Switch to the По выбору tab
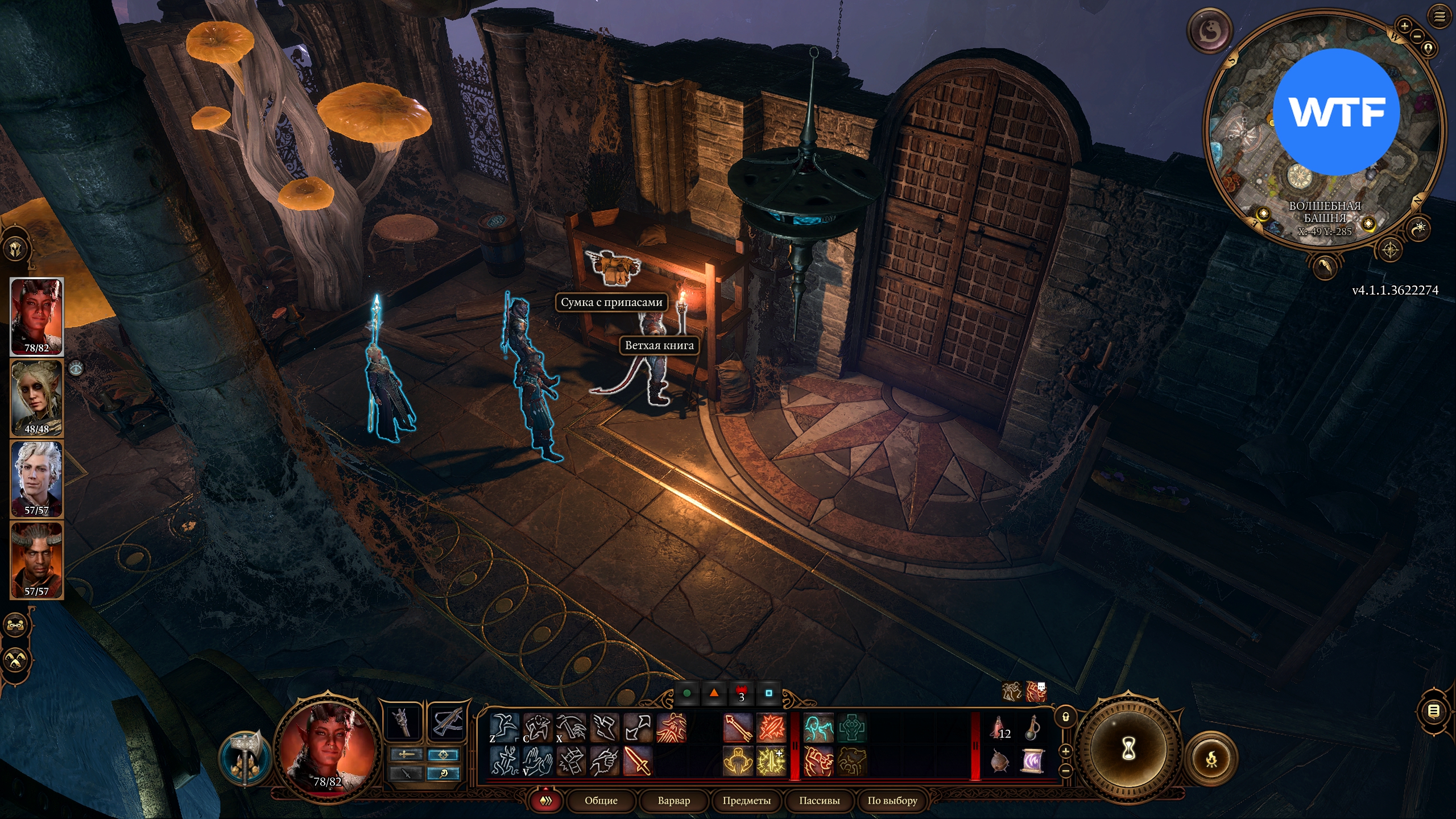The width and height of the screenshot is (1456, 819). (x=892, y=800)
